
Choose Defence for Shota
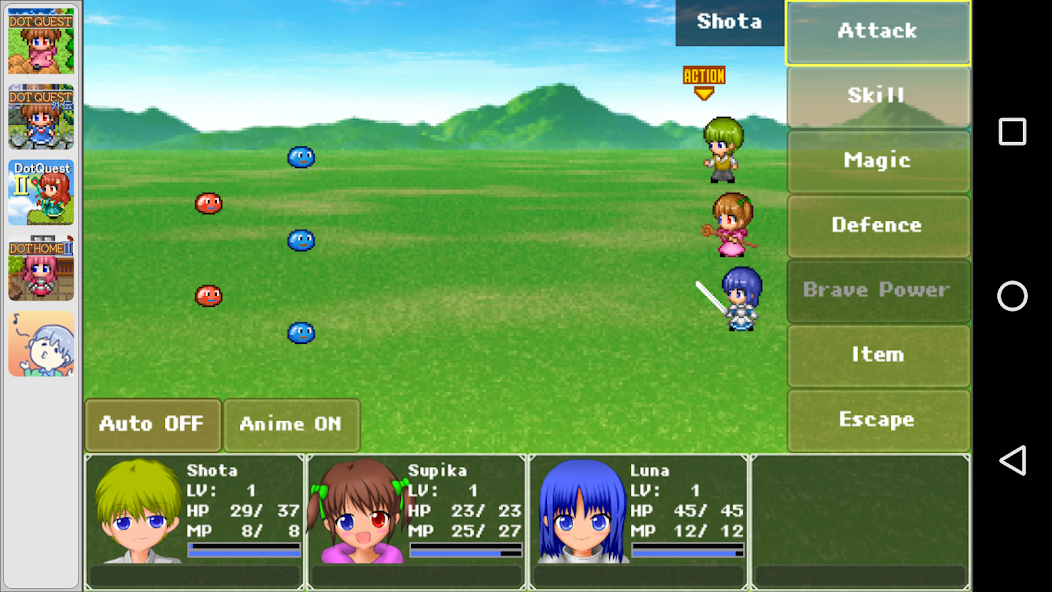coord(877,225)
